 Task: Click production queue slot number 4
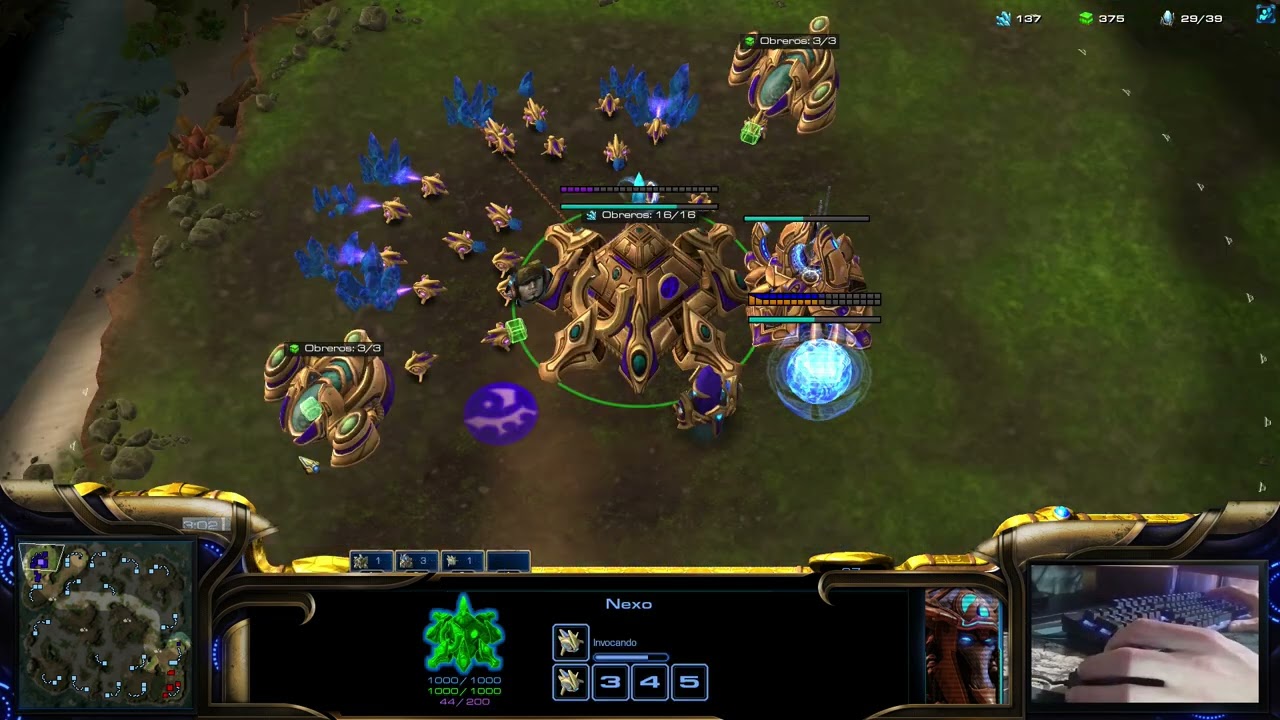pos(650,682)
